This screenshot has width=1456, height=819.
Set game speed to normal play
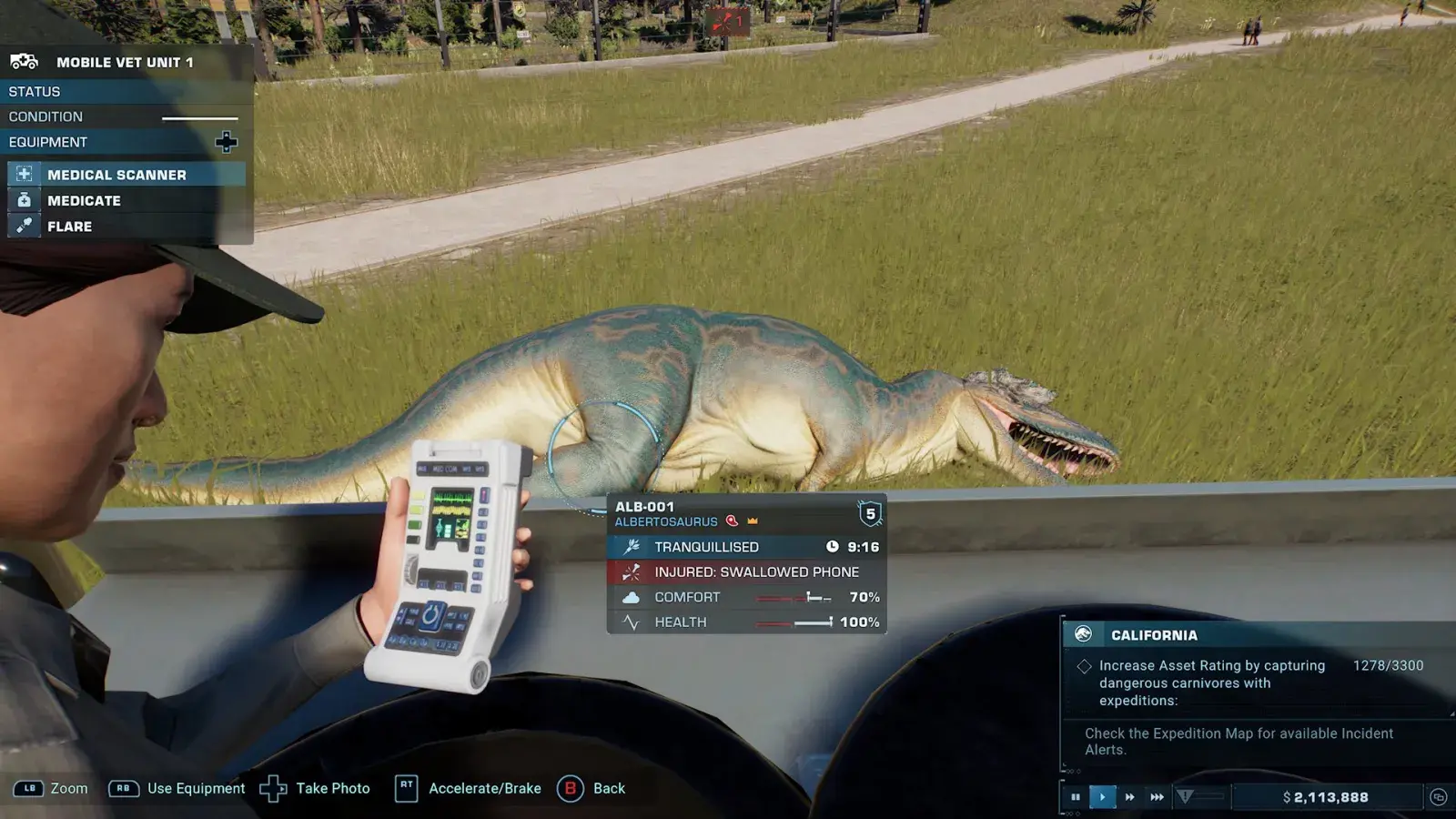click(1102, 797)
